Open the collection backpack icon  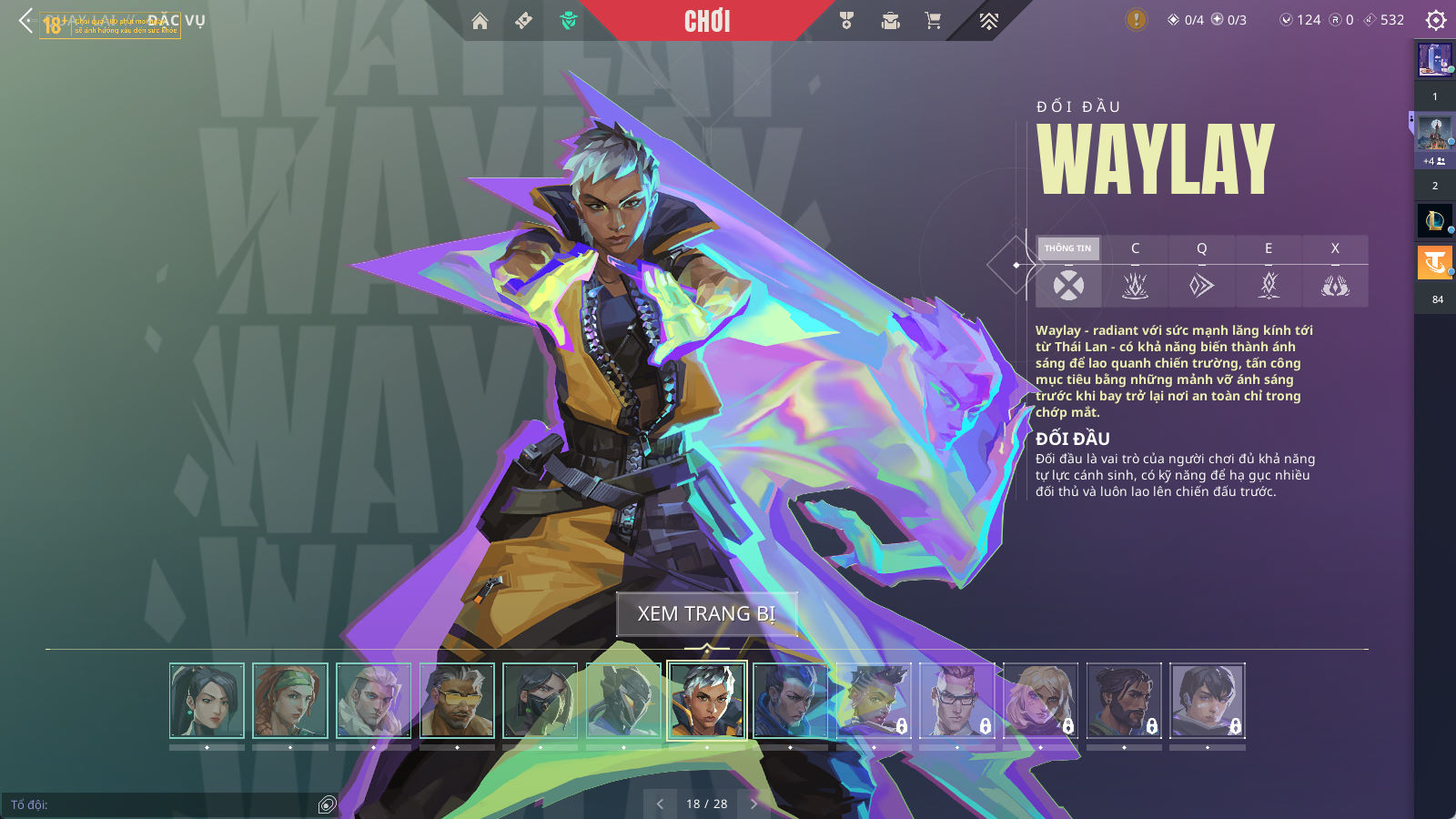pyautogui.click(x=890, y=21)
